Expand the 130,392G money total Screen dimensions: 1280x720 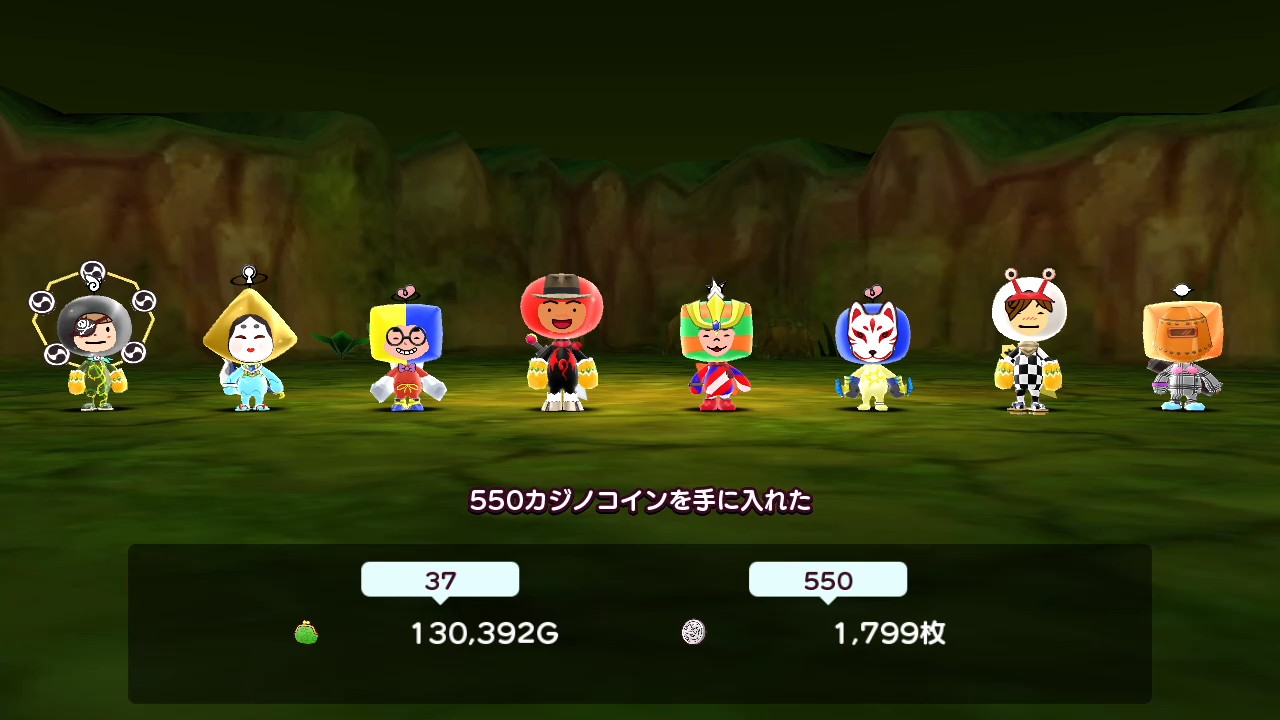(x=484, y=633)
